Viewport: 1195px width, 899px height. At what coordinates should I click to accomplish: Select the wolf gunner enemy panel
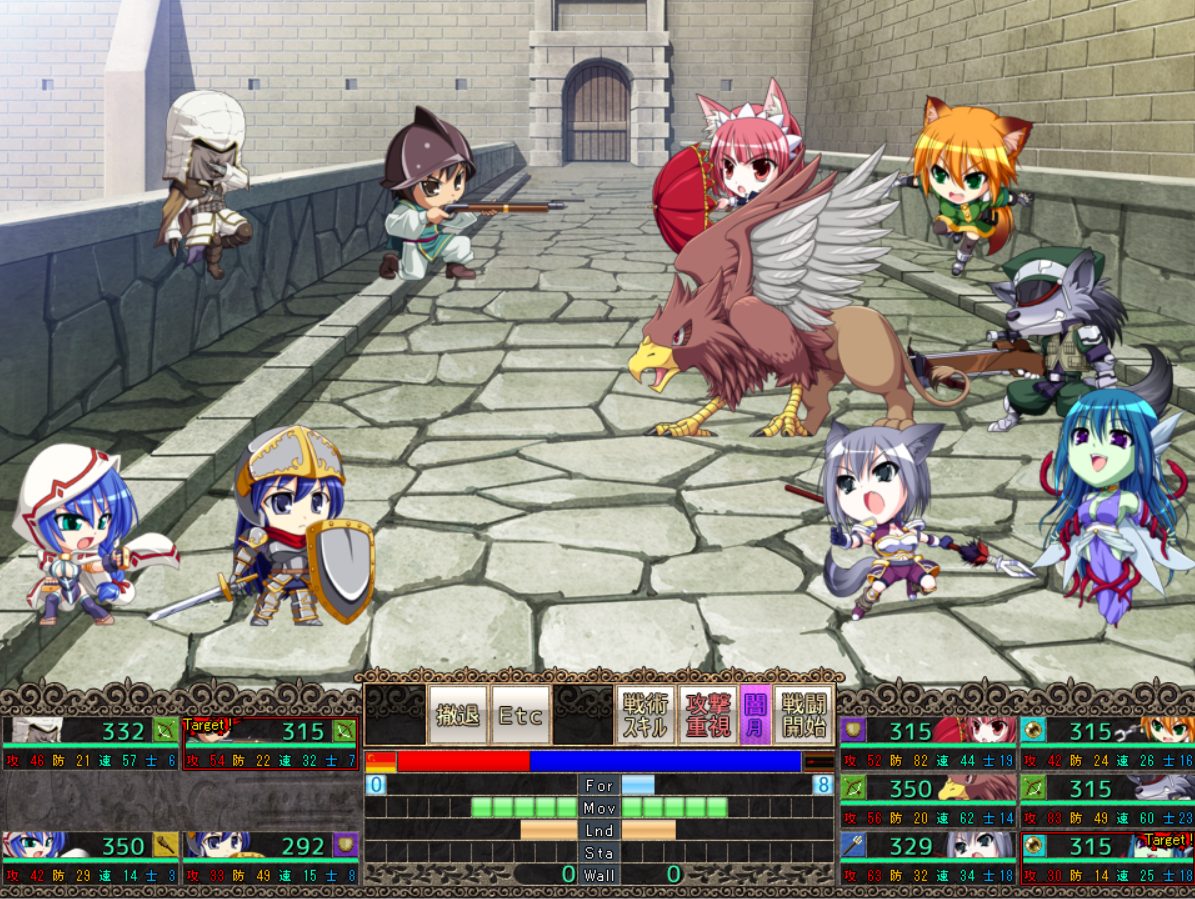point(1107,801)
